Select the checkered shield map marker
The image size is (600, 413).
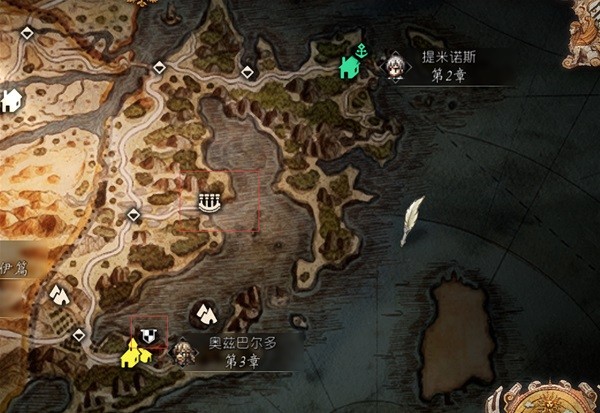[149, 334]
